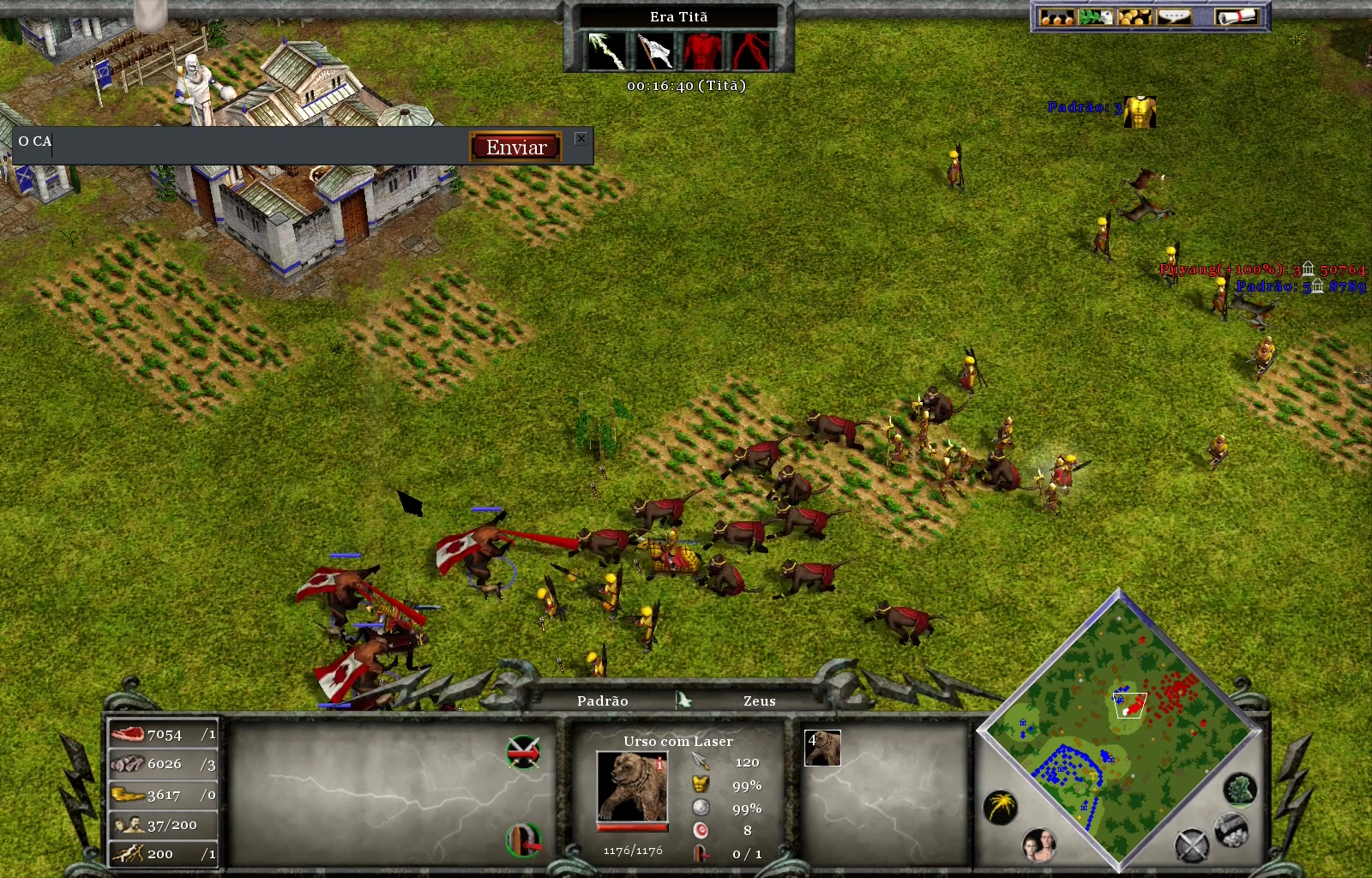Open the chat bubble icon top-right

1174,17
